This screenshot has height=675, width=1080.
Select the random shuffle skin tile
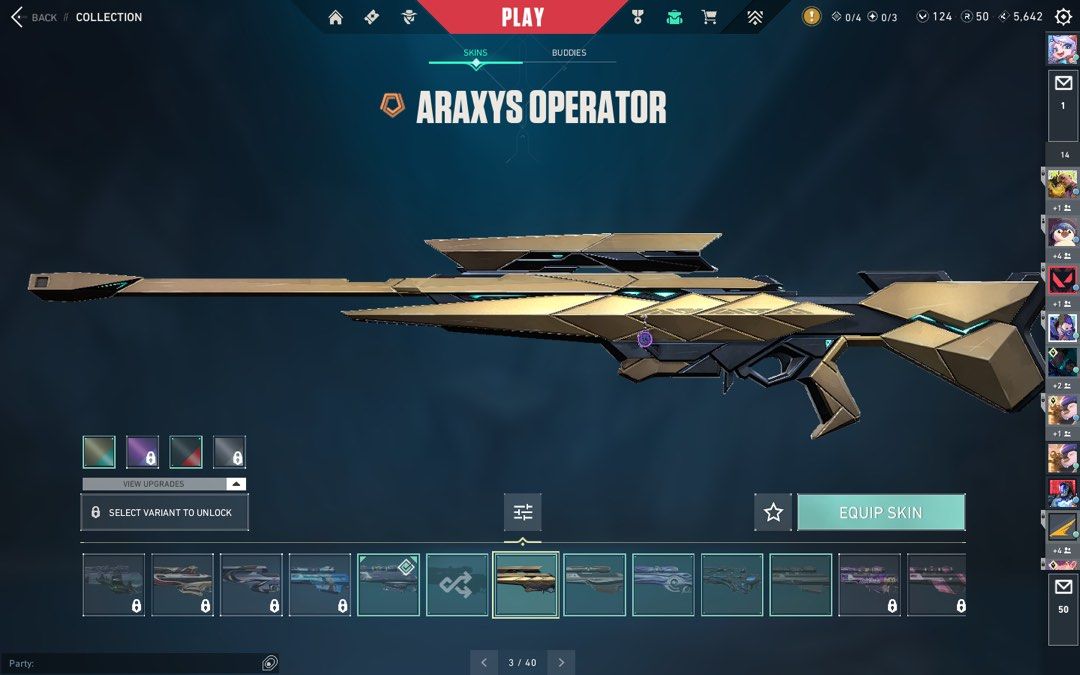456,585
